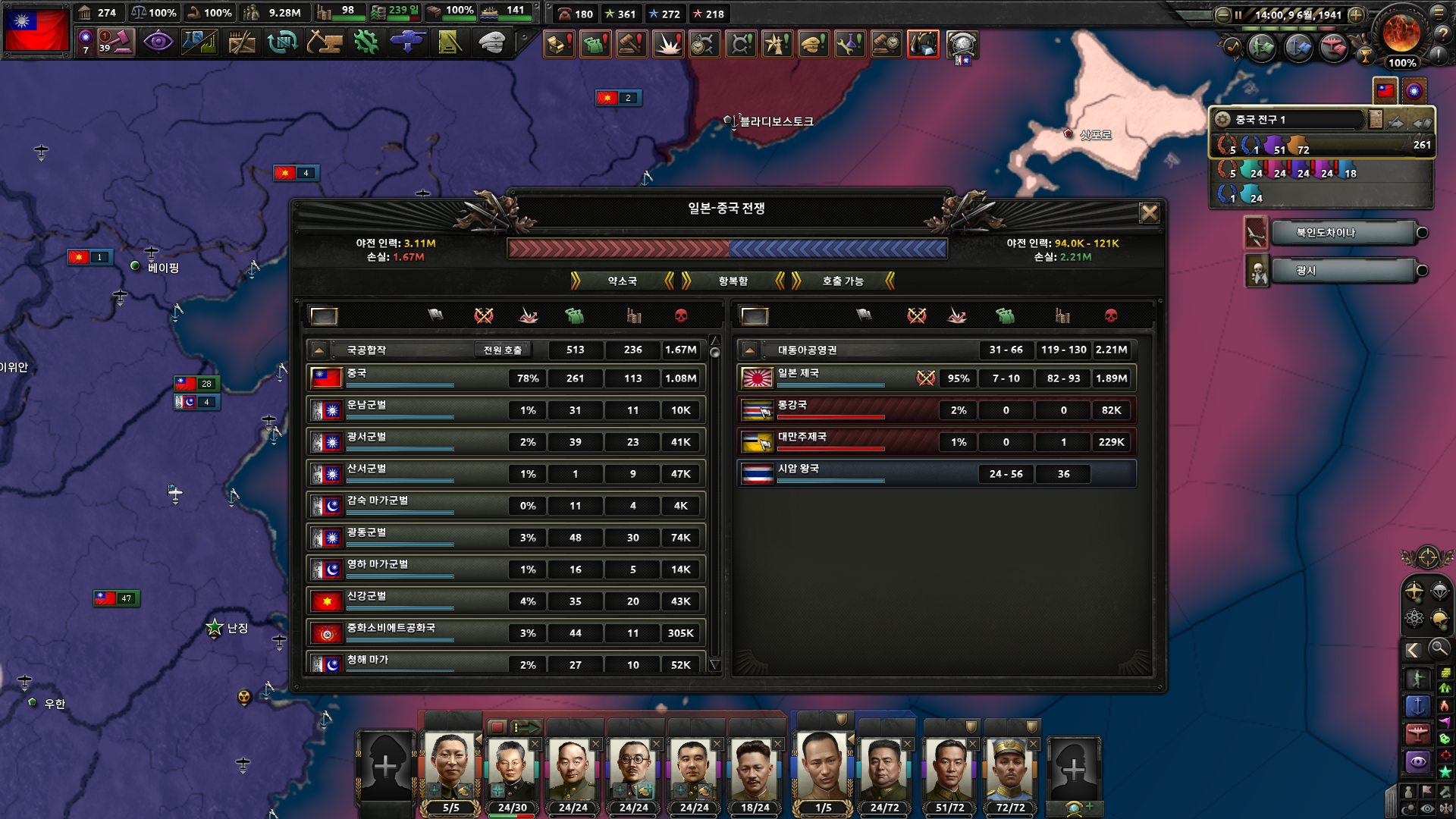
Task: Open the 북인도차이나 battle alert
Action: 1342,233
